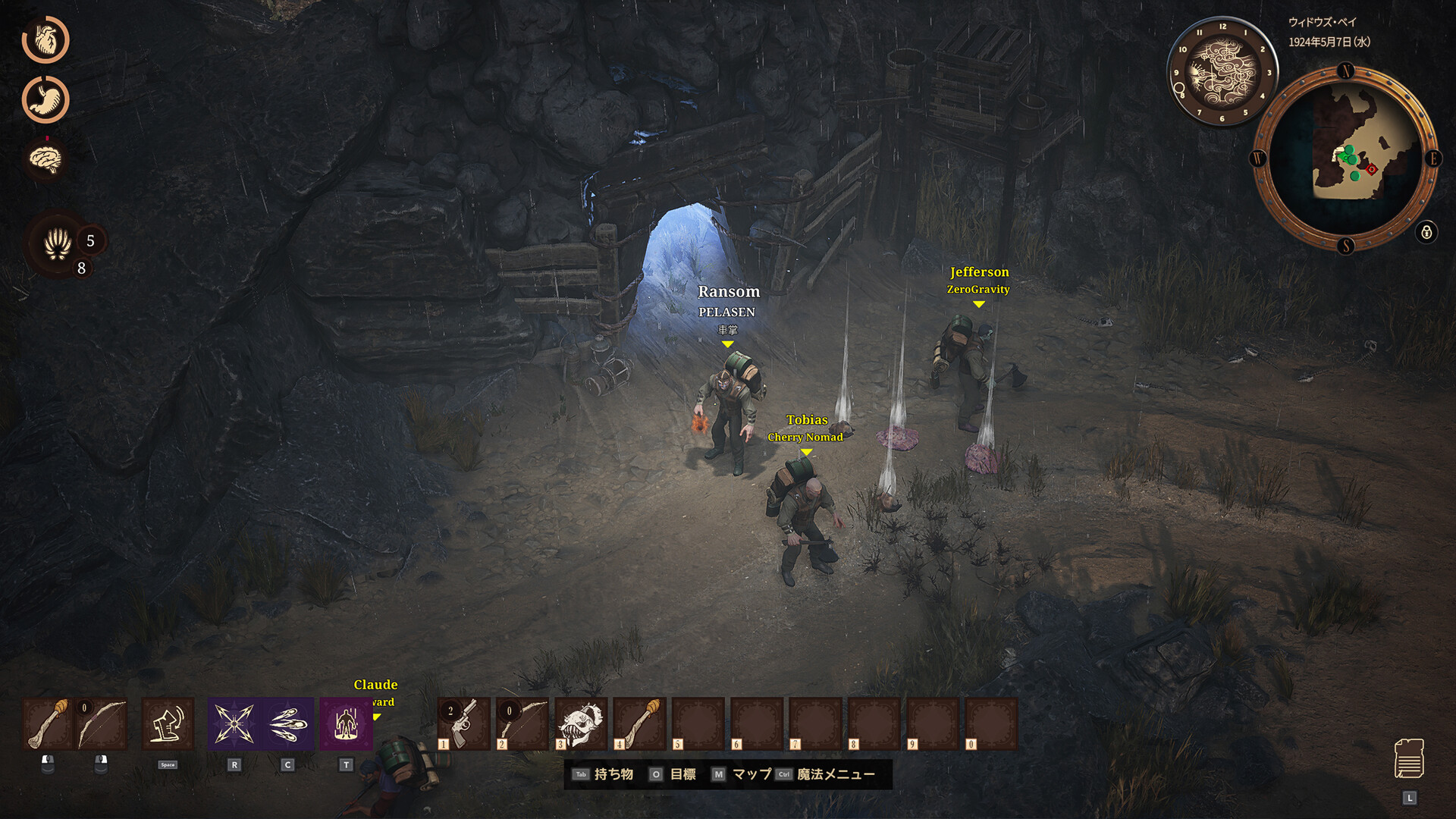Screen dimensions: 1456x819
Task: Cast the purple four-arrow burst spell
Action: pyautogui.click(x=234, y=724)
